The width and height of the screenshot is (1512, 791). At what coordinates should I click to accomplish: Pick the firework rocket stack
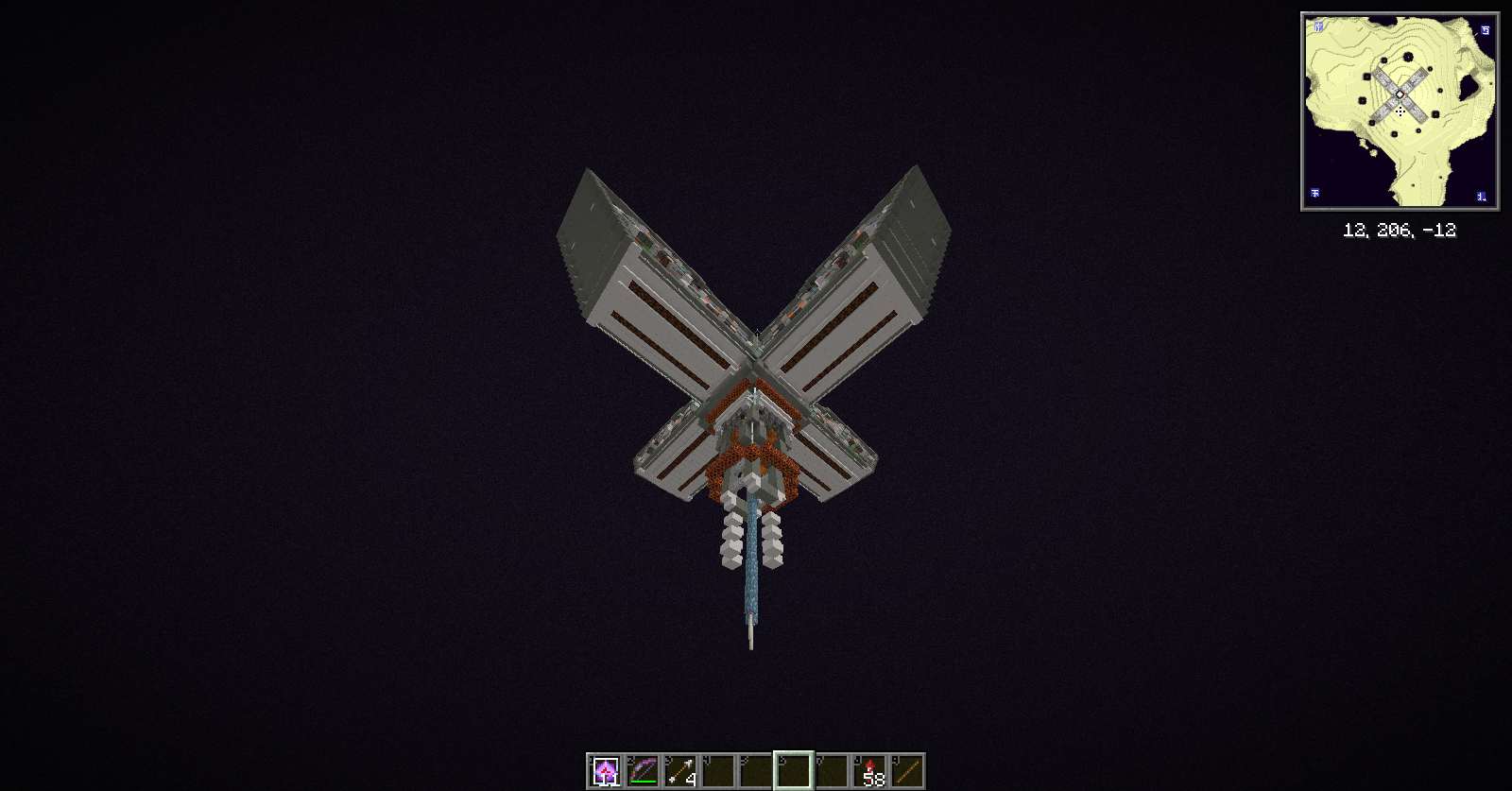point(869,771)
